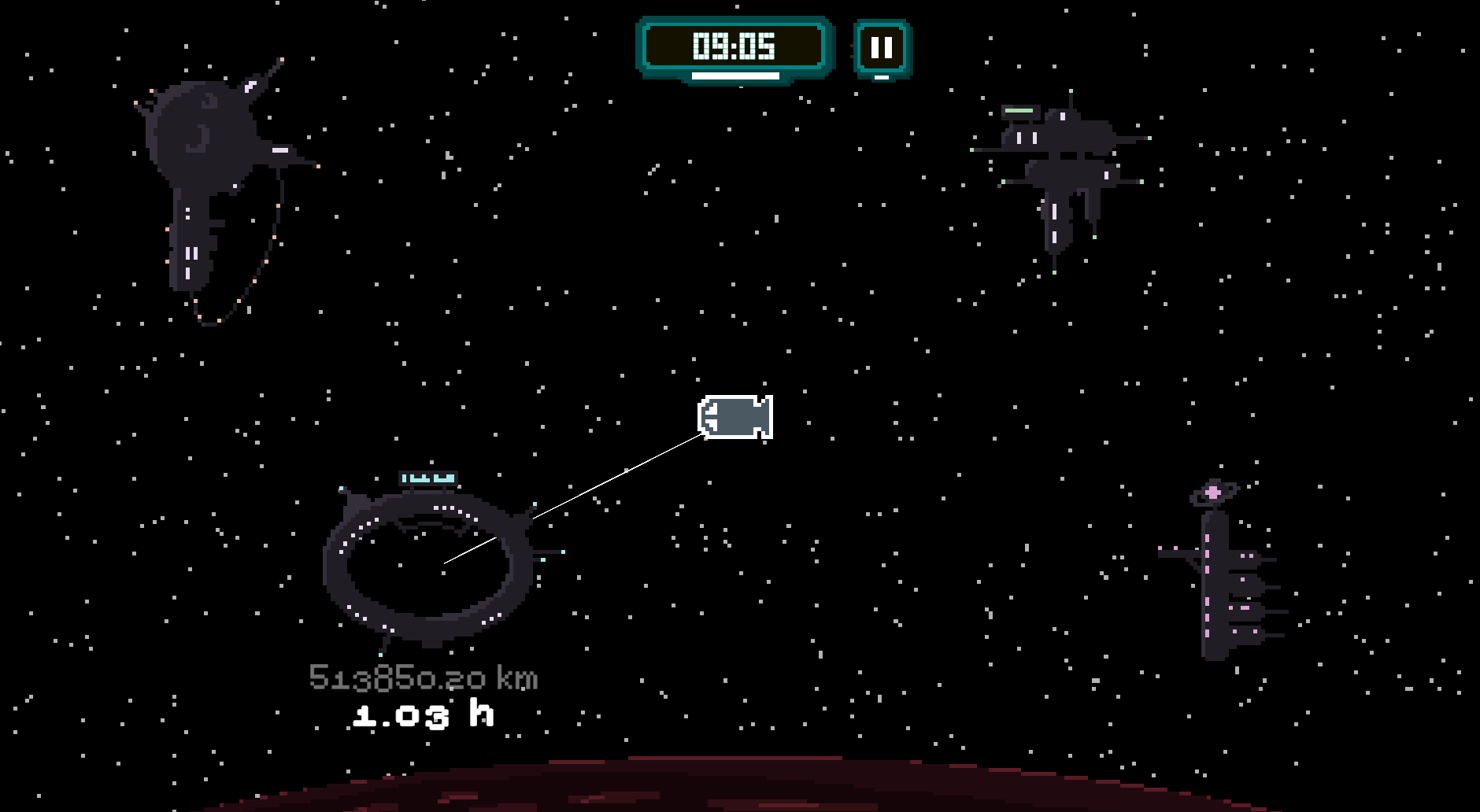Screen dimensions: 1480x812
Task: Select the ring-shaped station as destination
Action: click(x=429, y=563)
